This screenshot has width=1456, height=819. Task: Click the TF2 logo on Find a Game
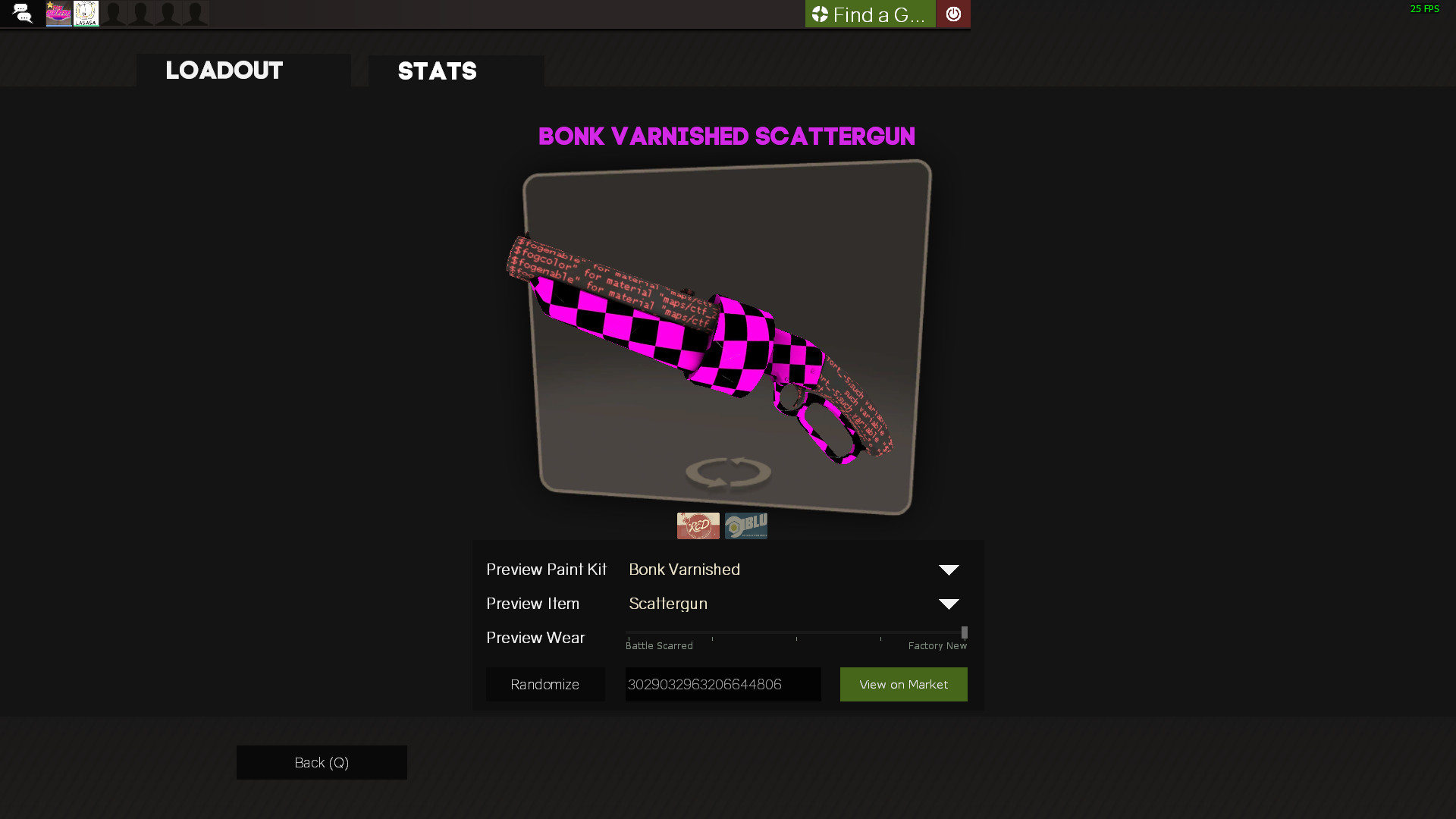tap(819, 13)
